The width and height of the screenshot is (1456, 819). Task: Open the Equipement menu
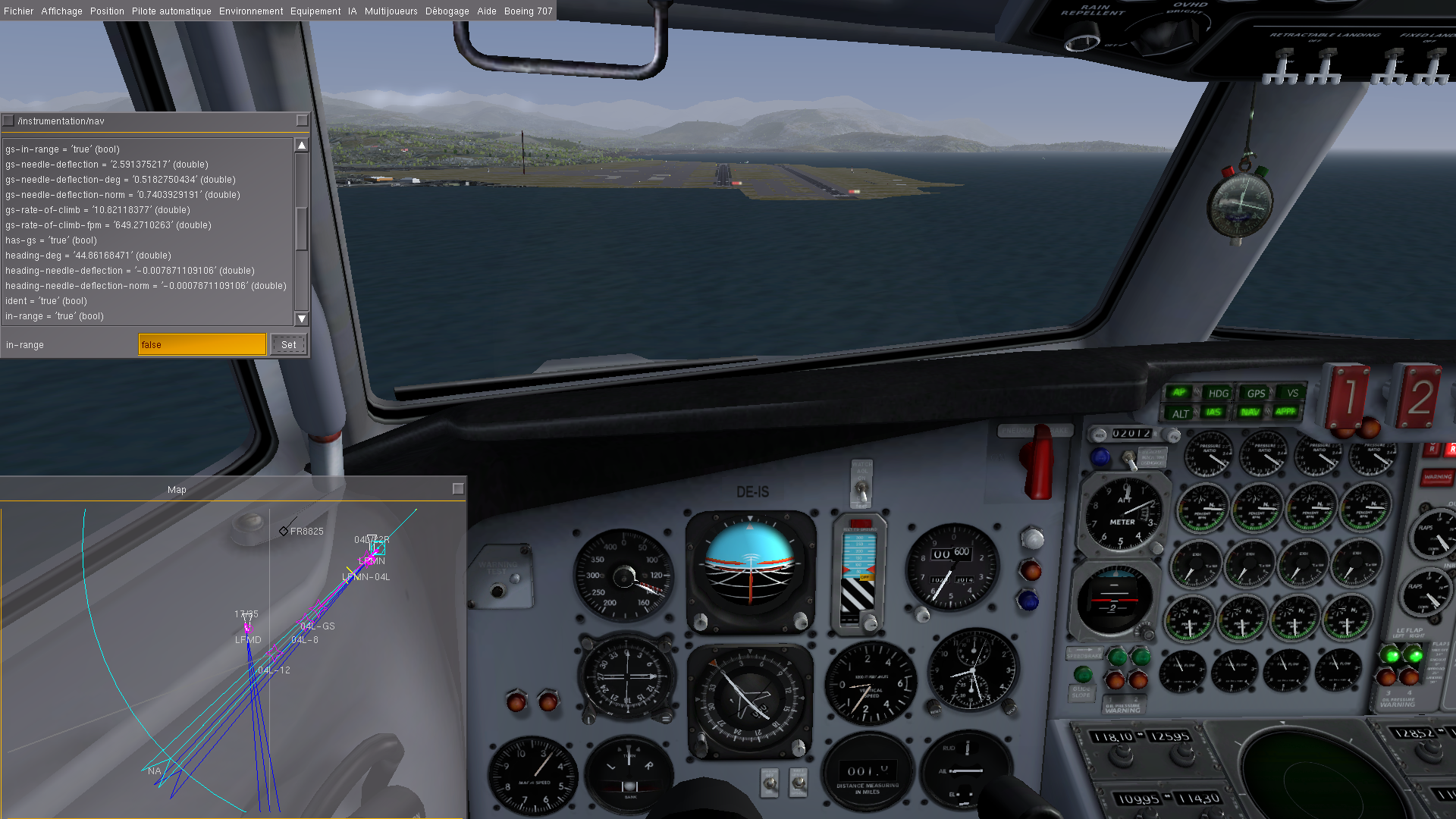(315, 11)
